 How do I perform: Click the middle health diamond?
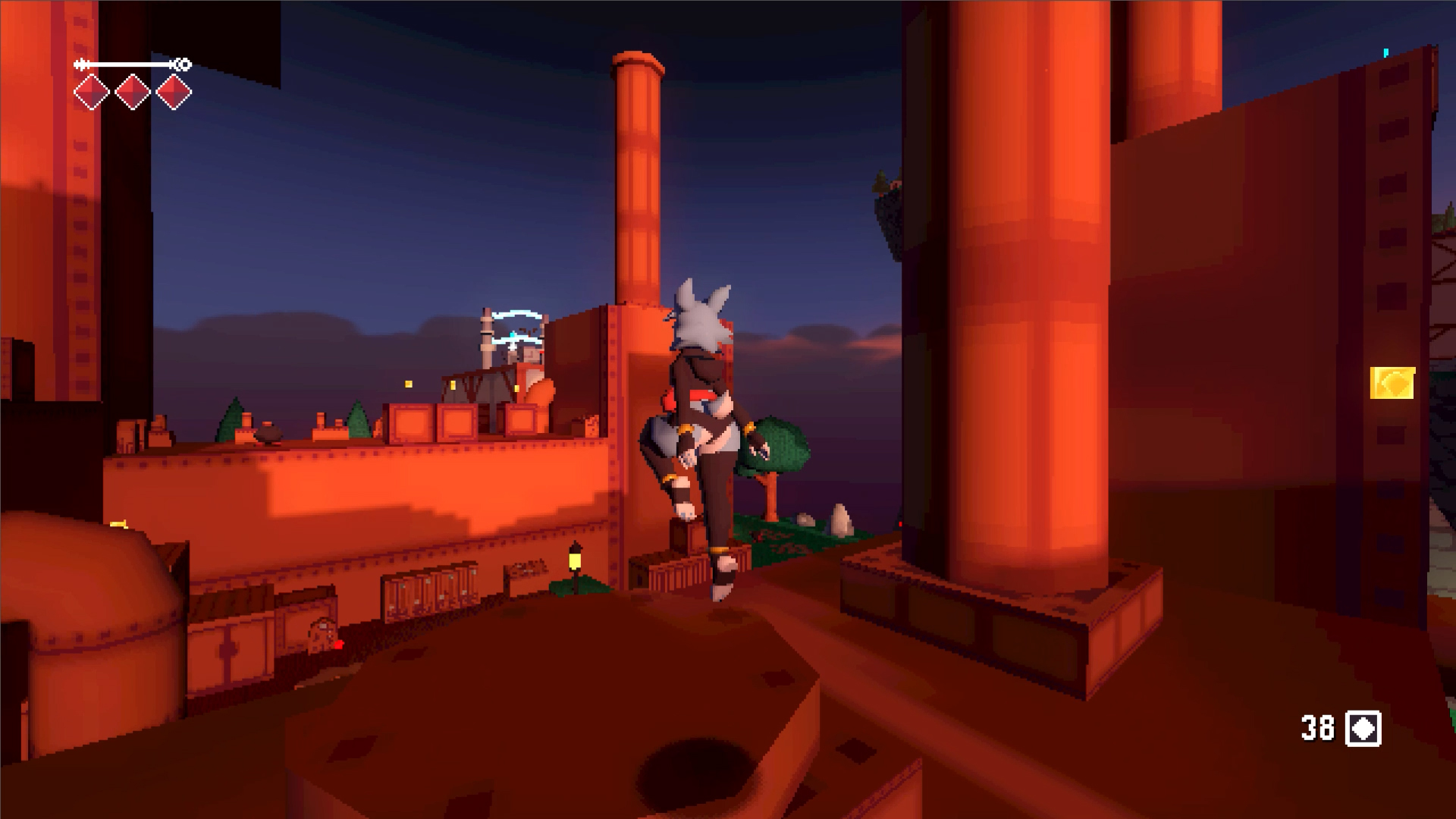[x=133, y=91]
